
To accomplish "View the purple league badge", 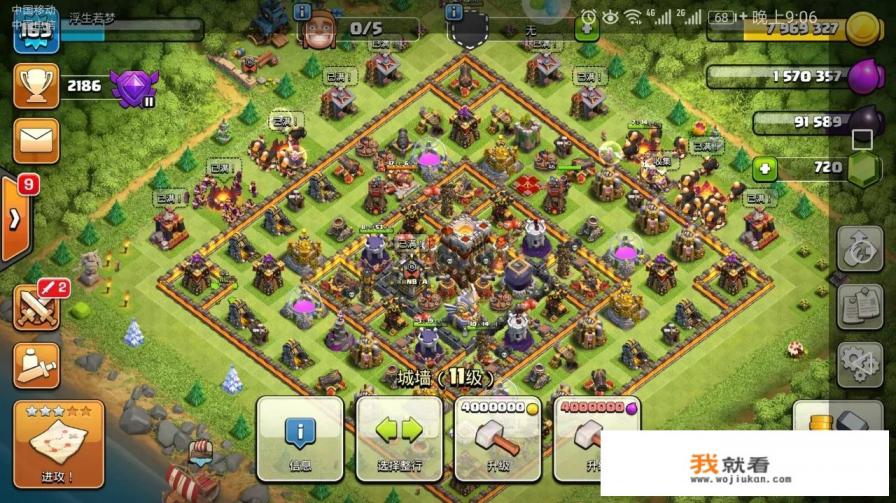I will 133,88.
